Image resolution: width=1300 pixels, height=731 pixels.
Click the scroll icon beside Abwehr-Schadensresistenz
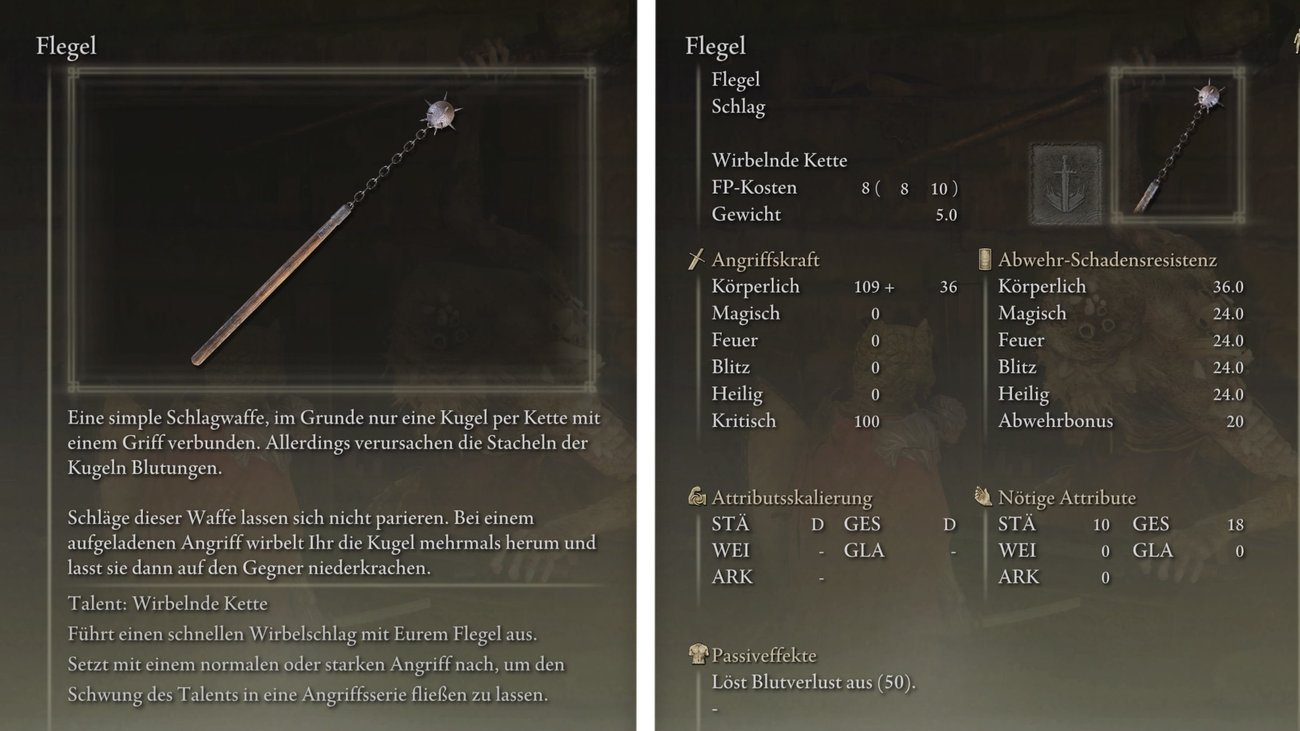click(984, 259)
